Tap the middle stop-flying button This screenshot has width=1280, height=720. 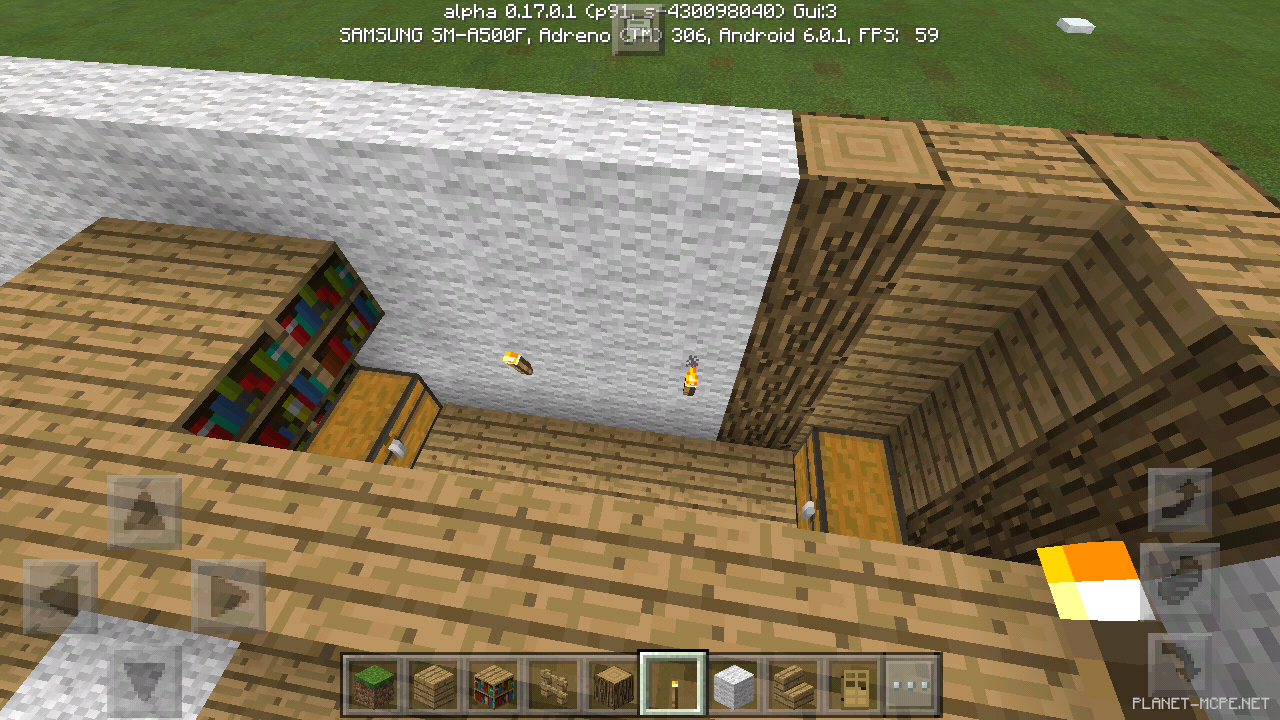(x=1180, y=582)
